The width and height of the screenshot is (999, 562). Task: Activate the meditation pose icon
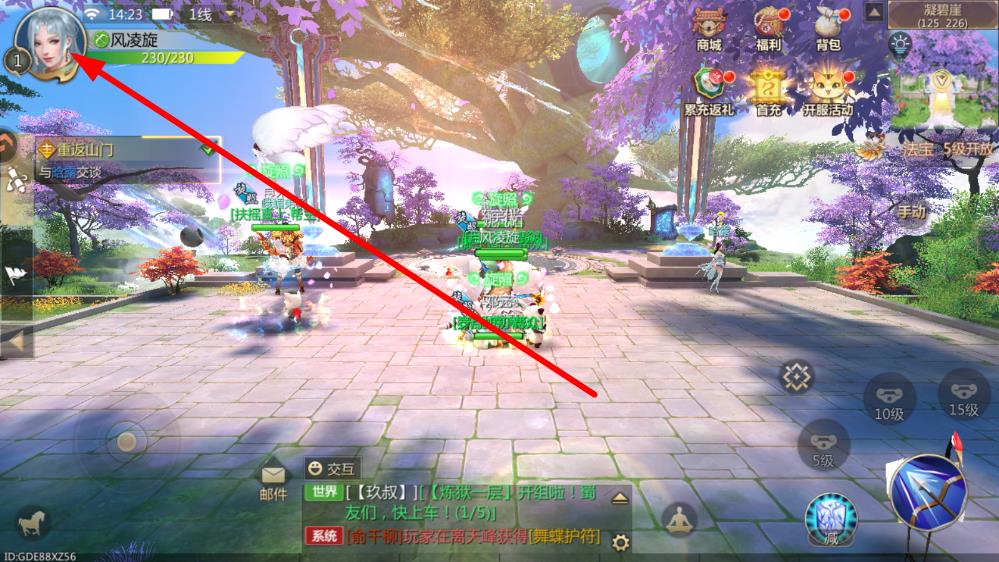pos(680,520)
